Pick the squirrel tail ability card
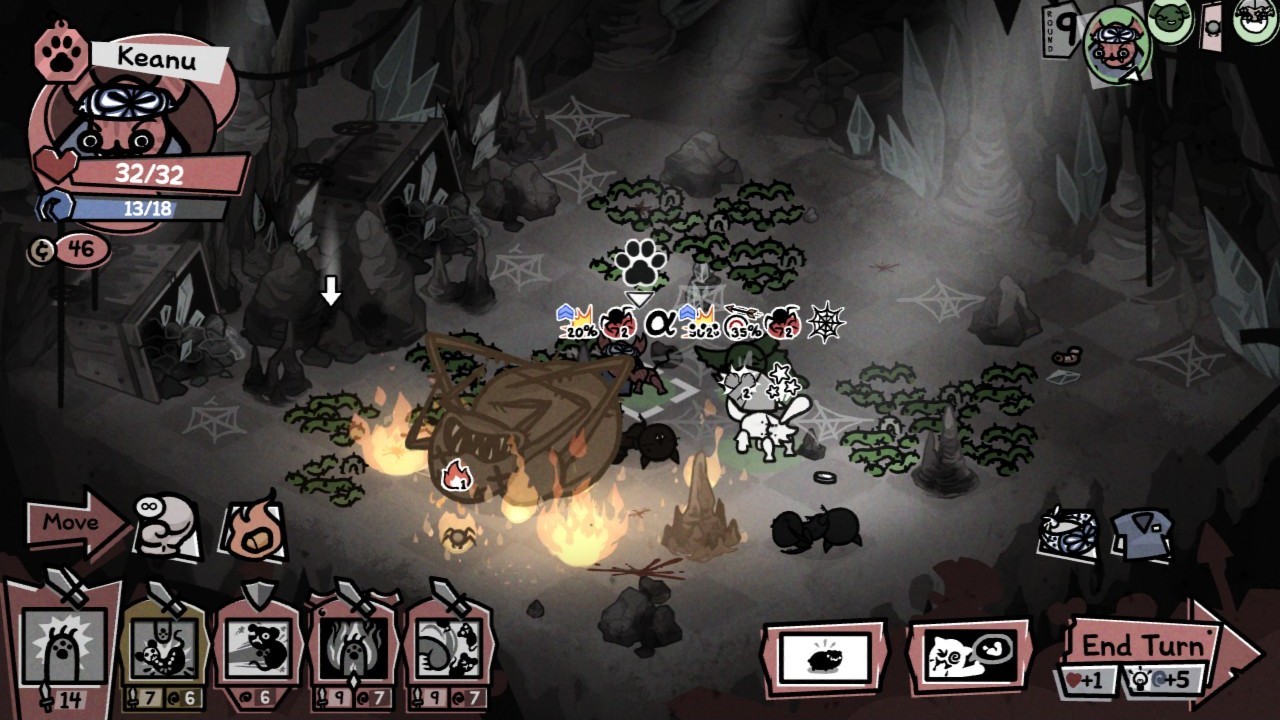This screenshot has width=1280, height=720. coord(449,647)
